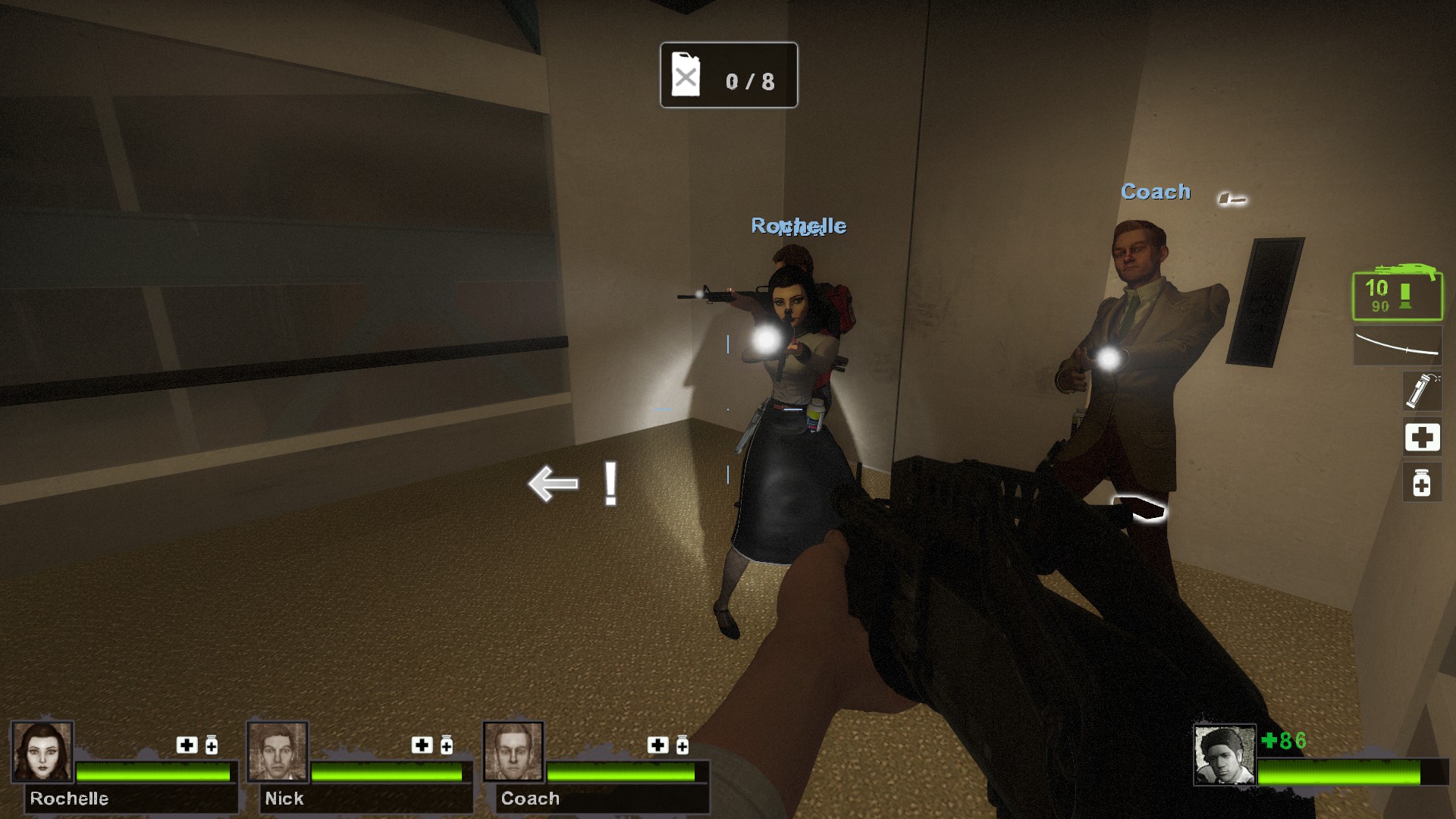Select the katana melee weapon slot
1456x819 pixels.
(x=1397, y=346)
